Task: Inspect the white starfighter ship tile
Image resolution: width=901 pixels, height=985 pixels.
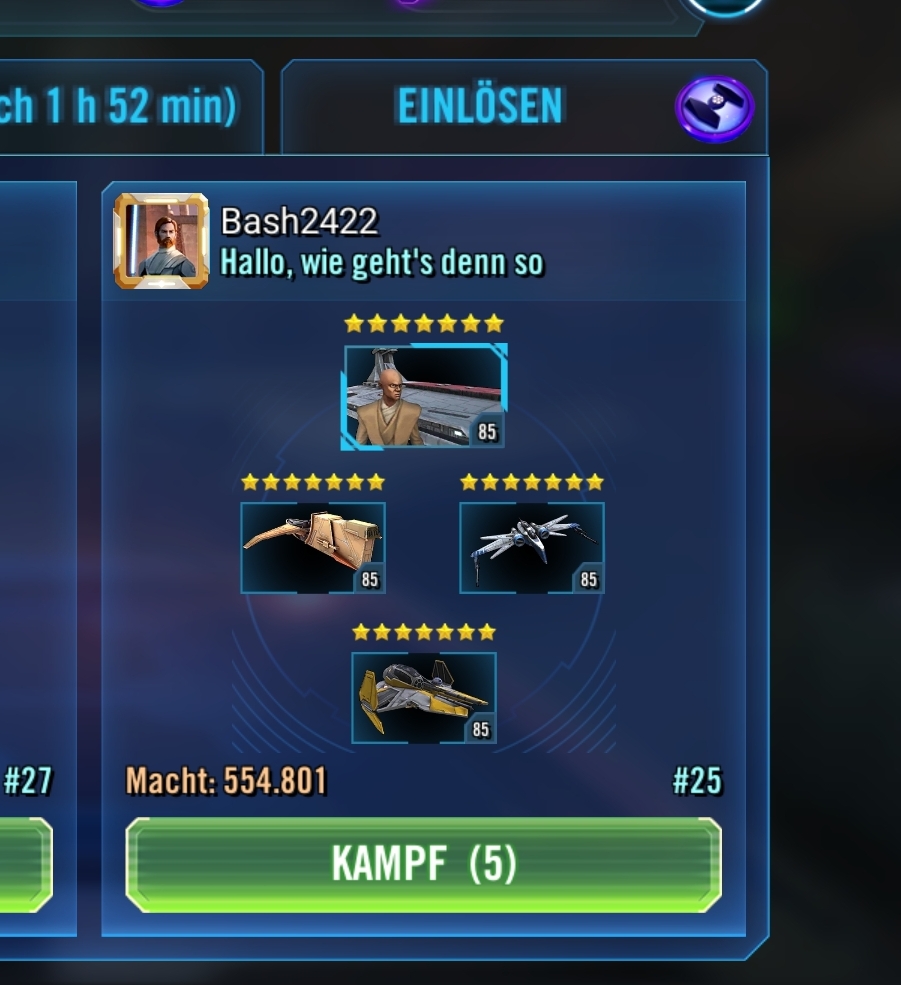Action: (531, 547)
